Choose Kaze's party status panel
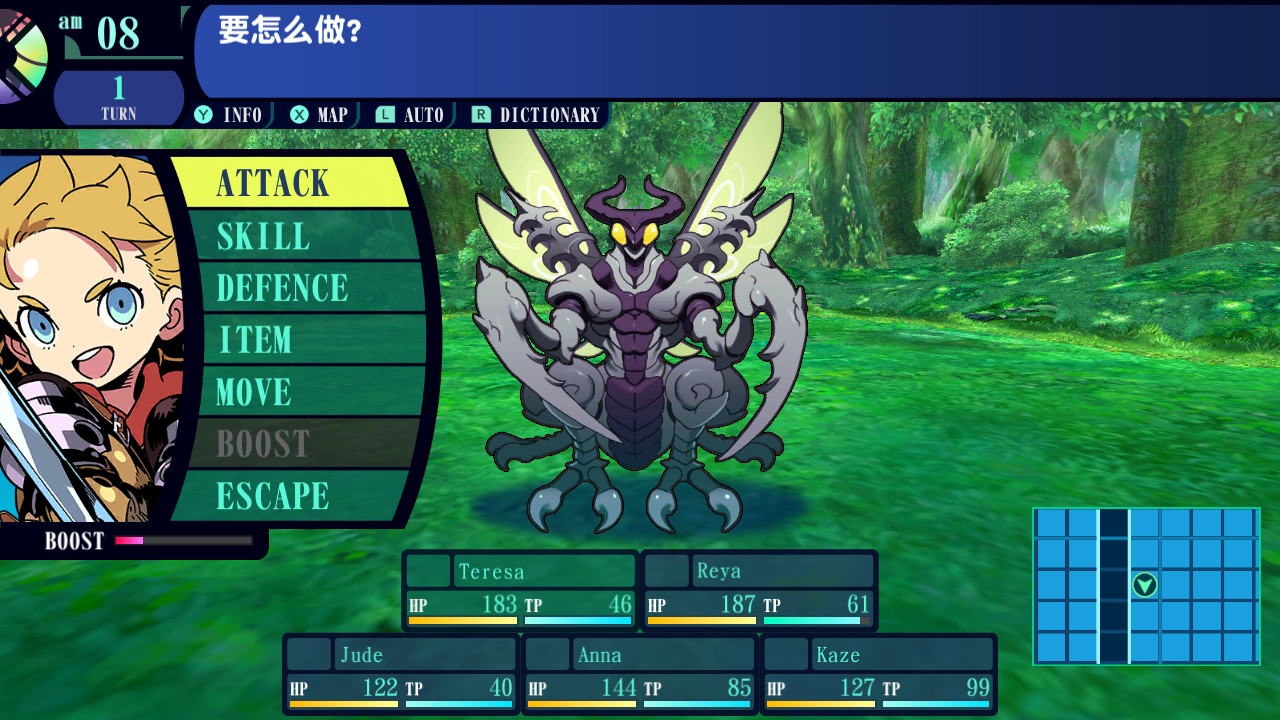Screen dimensions: 1280x720 [x=879, y=674]
